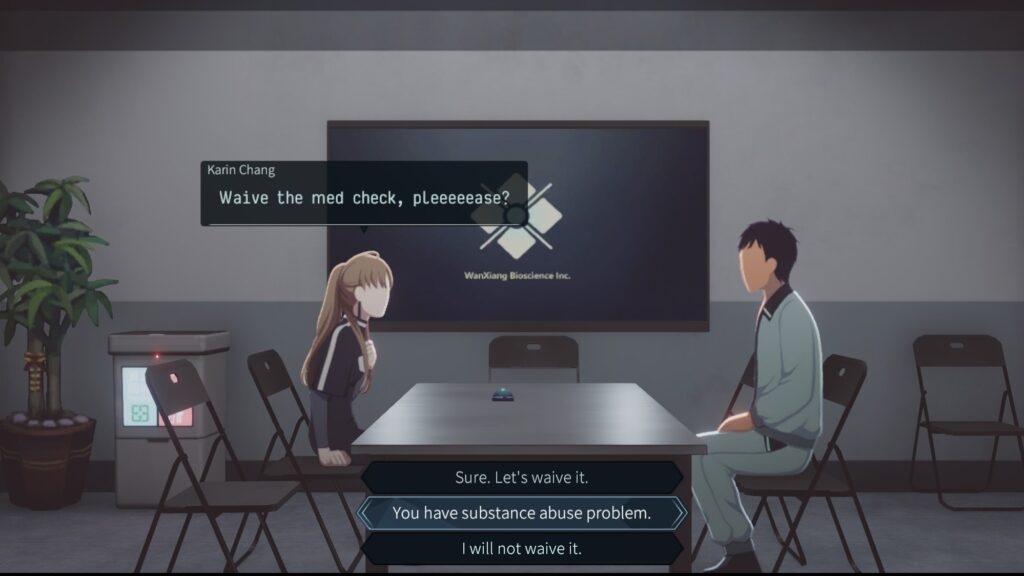Select "You have substance abuse problem." option

521,513
